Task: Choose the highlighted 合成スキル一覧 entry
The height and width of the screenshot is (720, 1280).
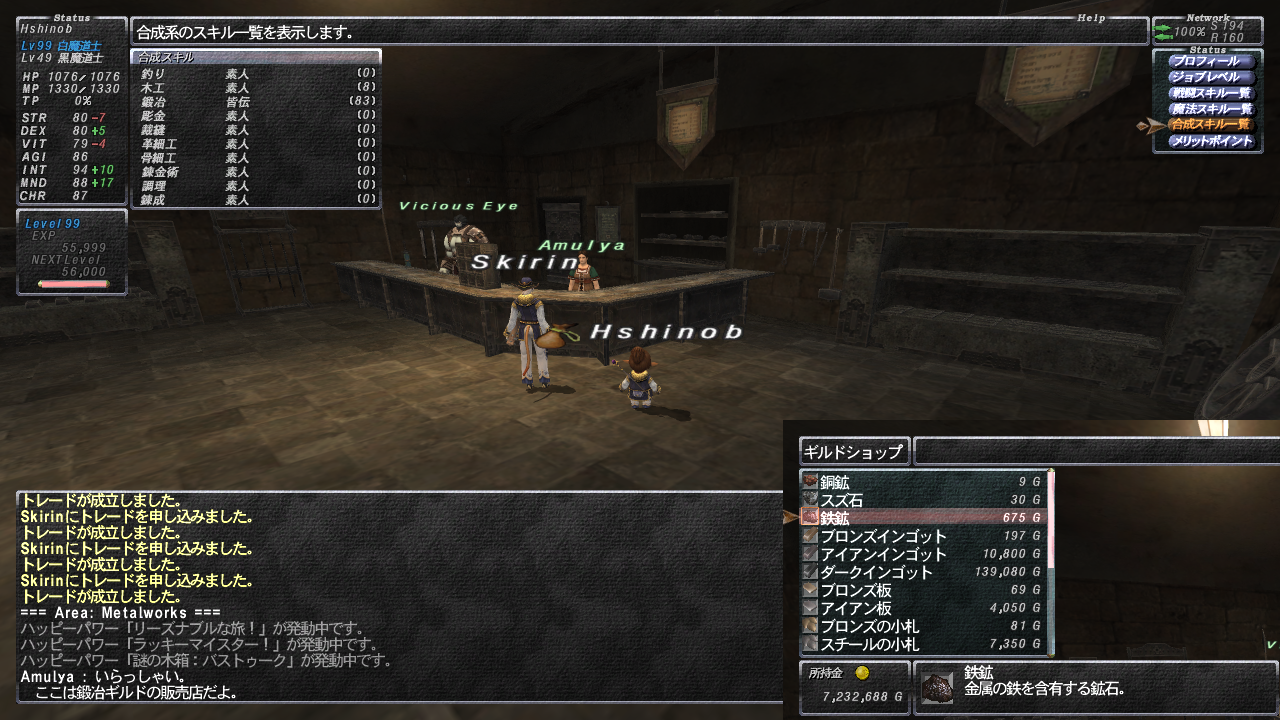Action: pyautogui.click(x=1211, y=125)
